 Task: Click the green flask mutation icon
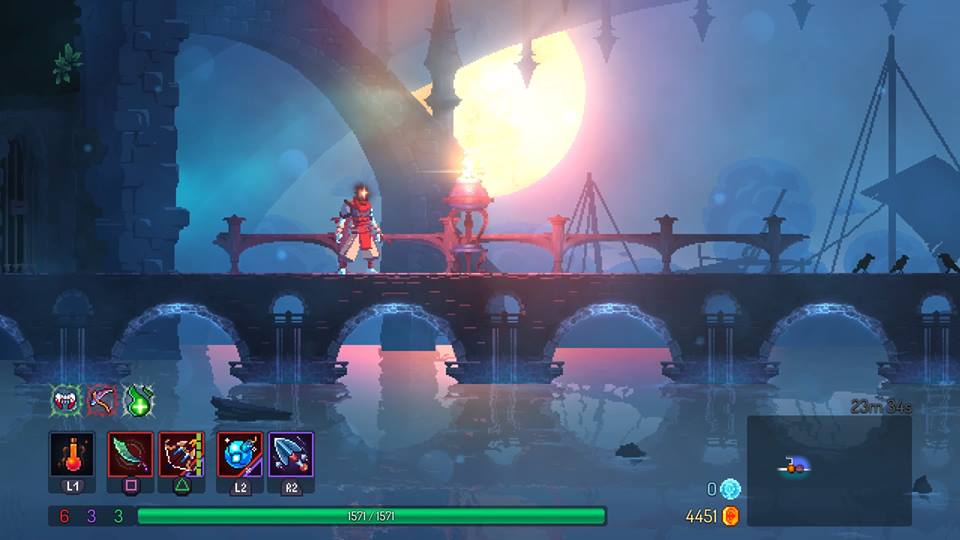pyautogui.click(x=137, y=401)
